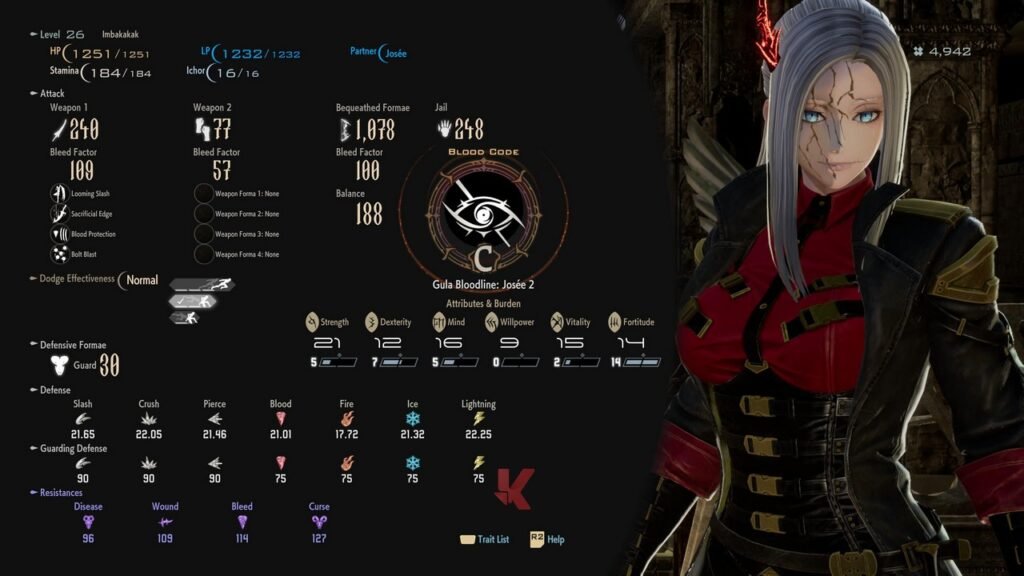Select the Bequeathed Formae icon
1024x576 pixels.
(345, 129)
